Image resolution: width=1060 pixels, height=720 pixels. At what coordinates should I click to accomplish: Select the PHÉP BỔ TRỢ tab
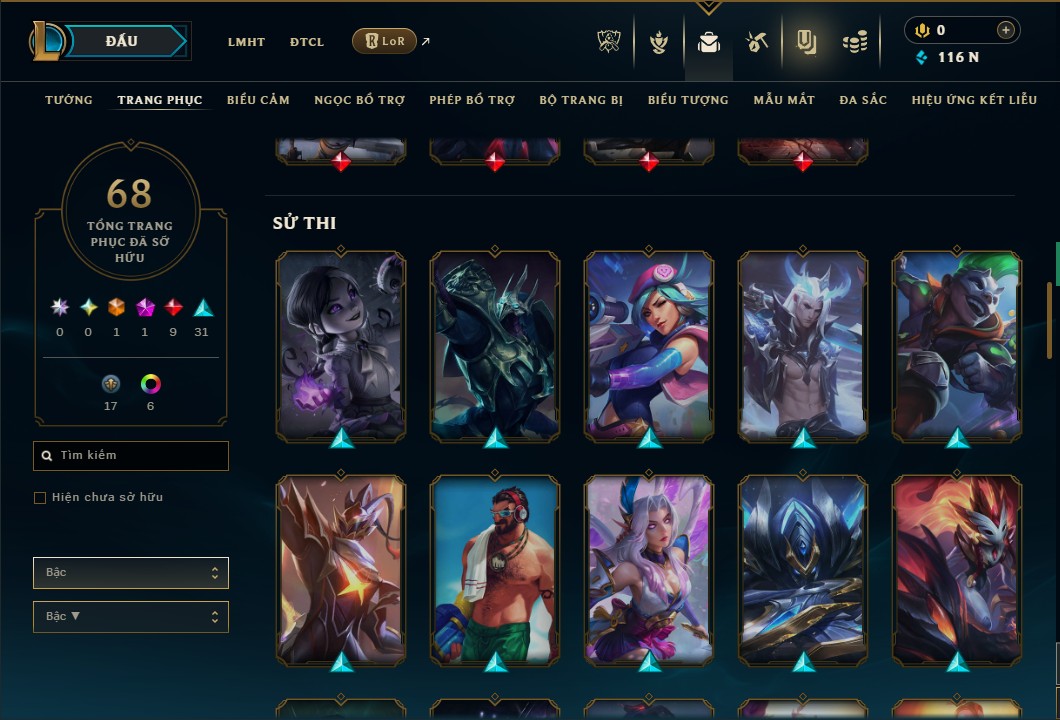[472, 100]
